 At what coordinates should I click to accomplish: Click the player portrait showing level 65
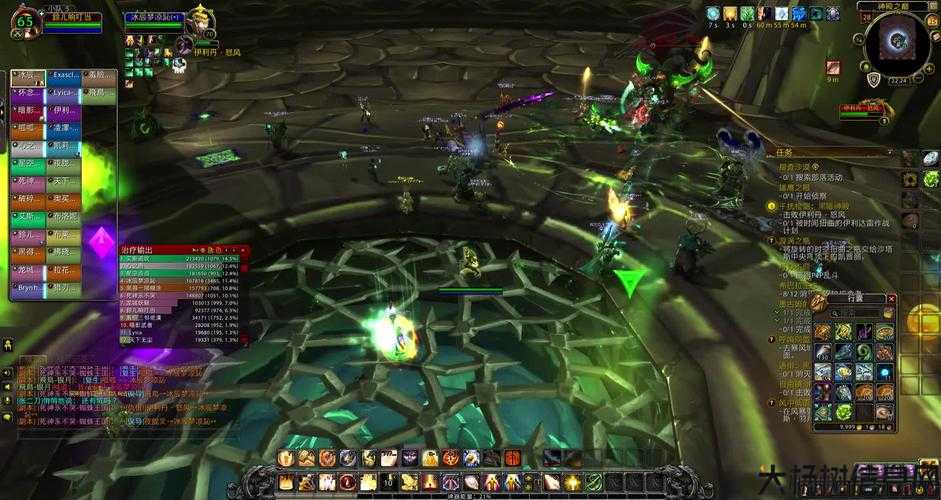pyautogui.click(x=25, y=22)
